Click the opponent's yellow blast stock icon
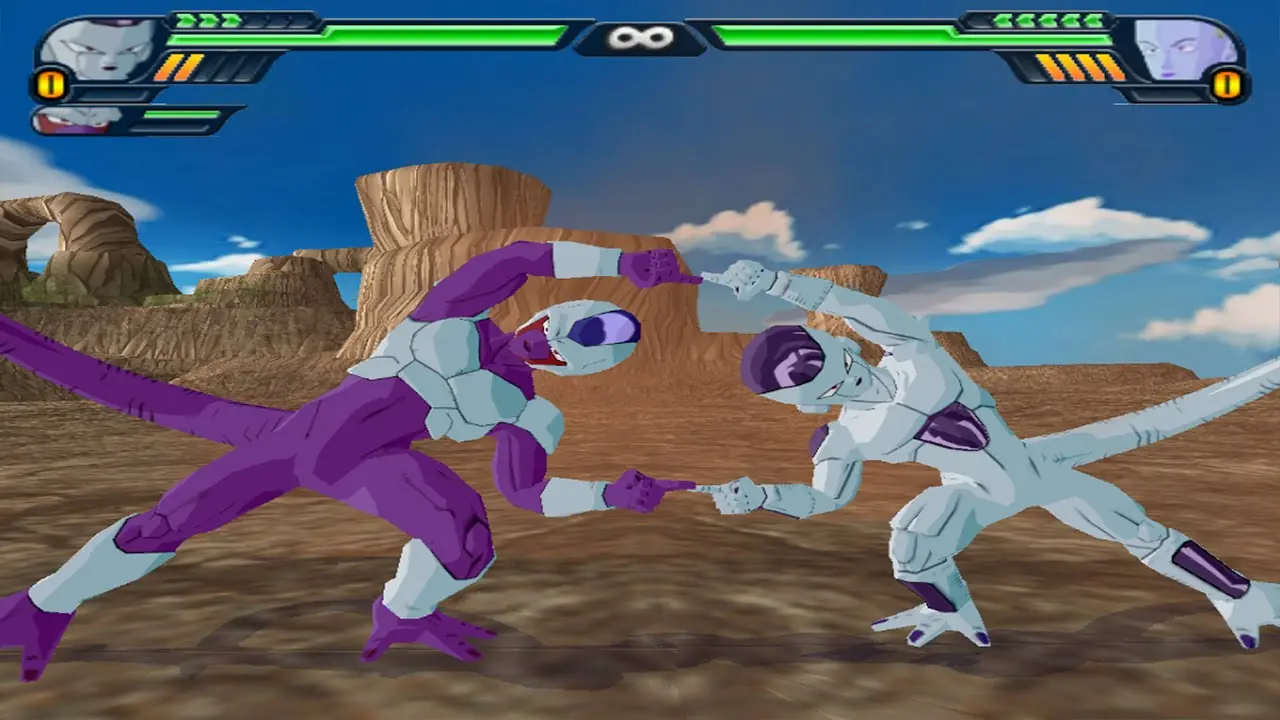Screen dimensions: 1280x720 pyautogui.click(x=1228, y=85)
